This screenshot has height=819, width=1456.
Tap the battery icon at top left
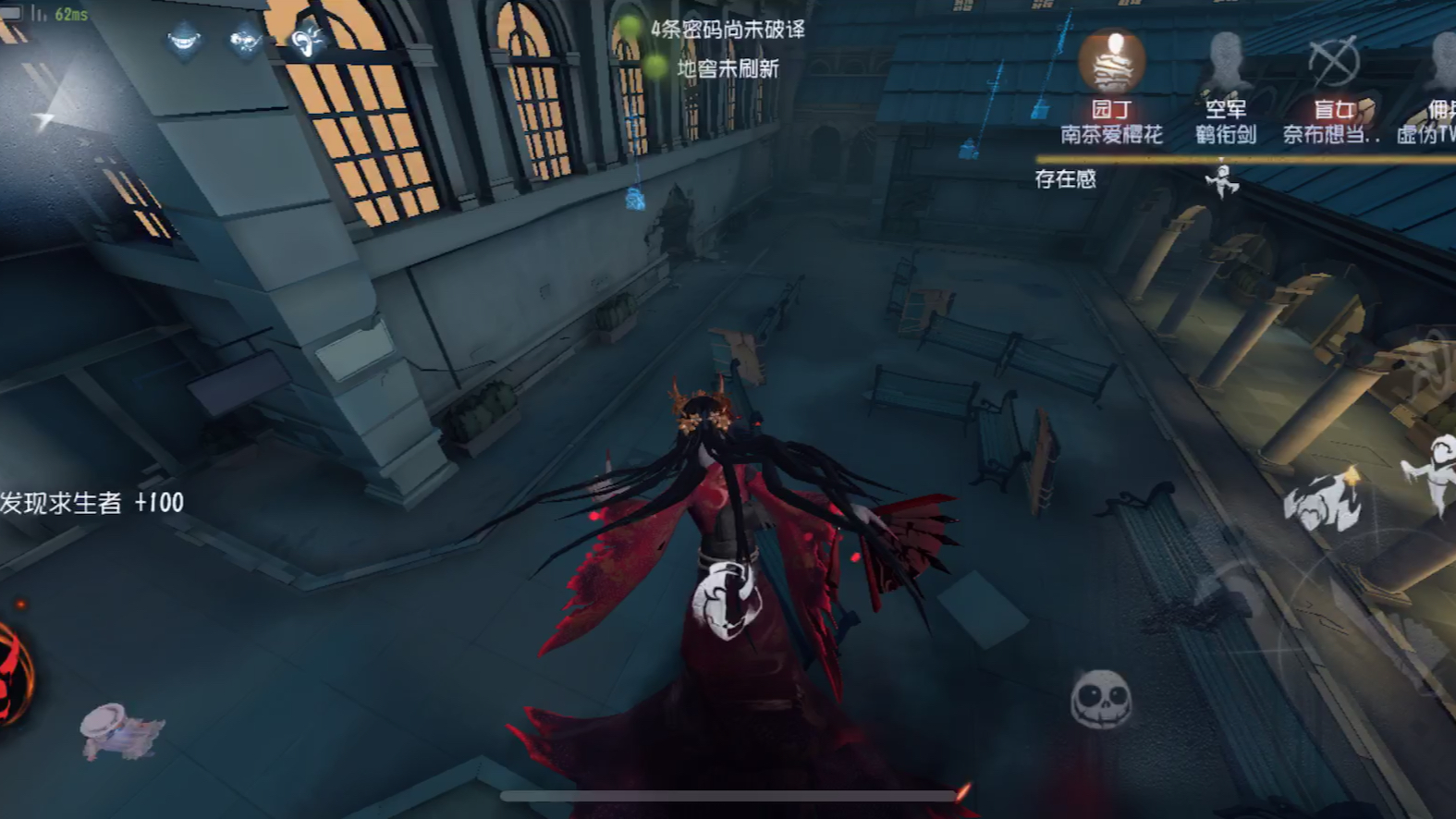[x=11, y=13]
